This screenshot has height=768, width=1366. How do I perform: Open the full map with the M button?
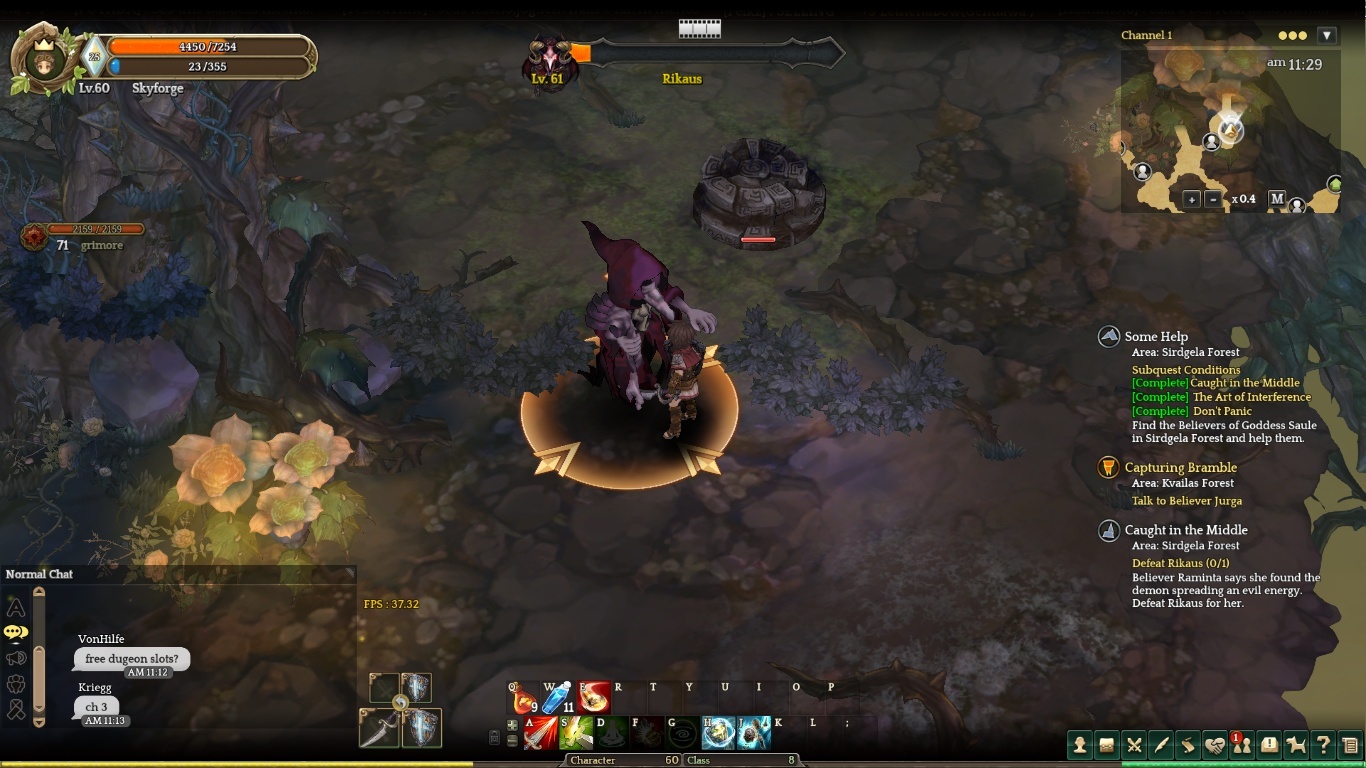coord(1277,199)
